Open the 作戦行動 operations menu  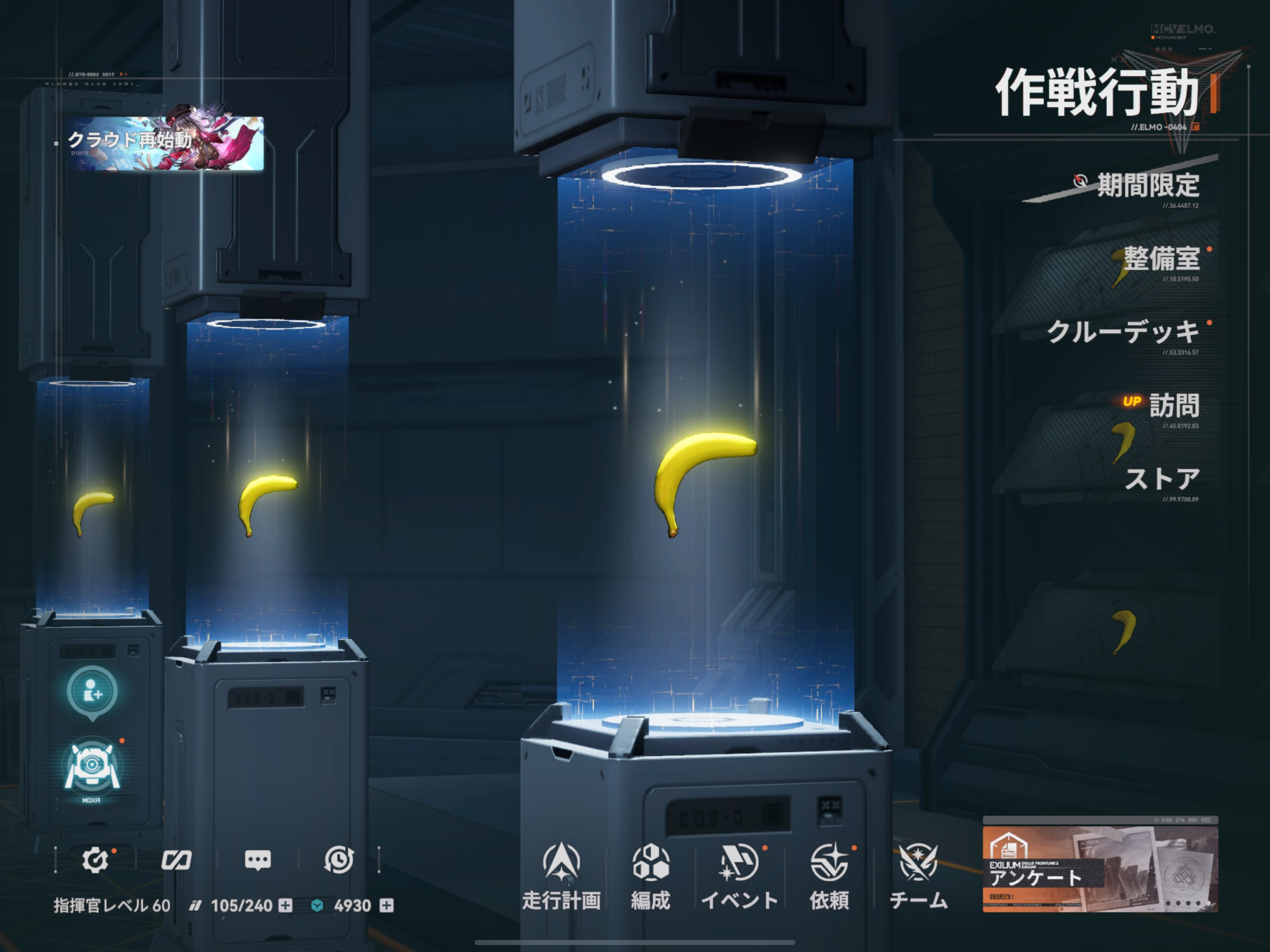tap(1097, 93)
